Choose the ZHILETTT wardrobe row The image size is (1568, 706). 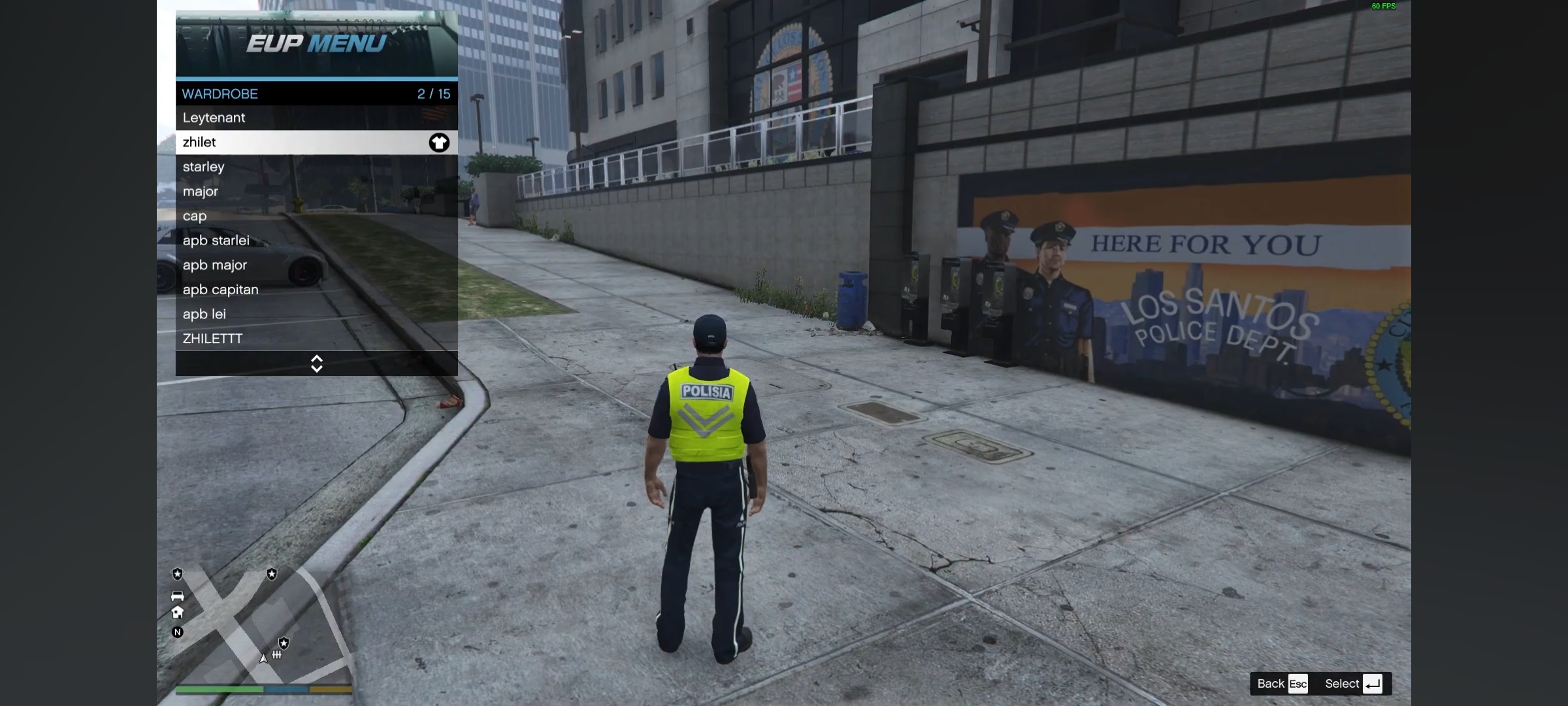316,339
